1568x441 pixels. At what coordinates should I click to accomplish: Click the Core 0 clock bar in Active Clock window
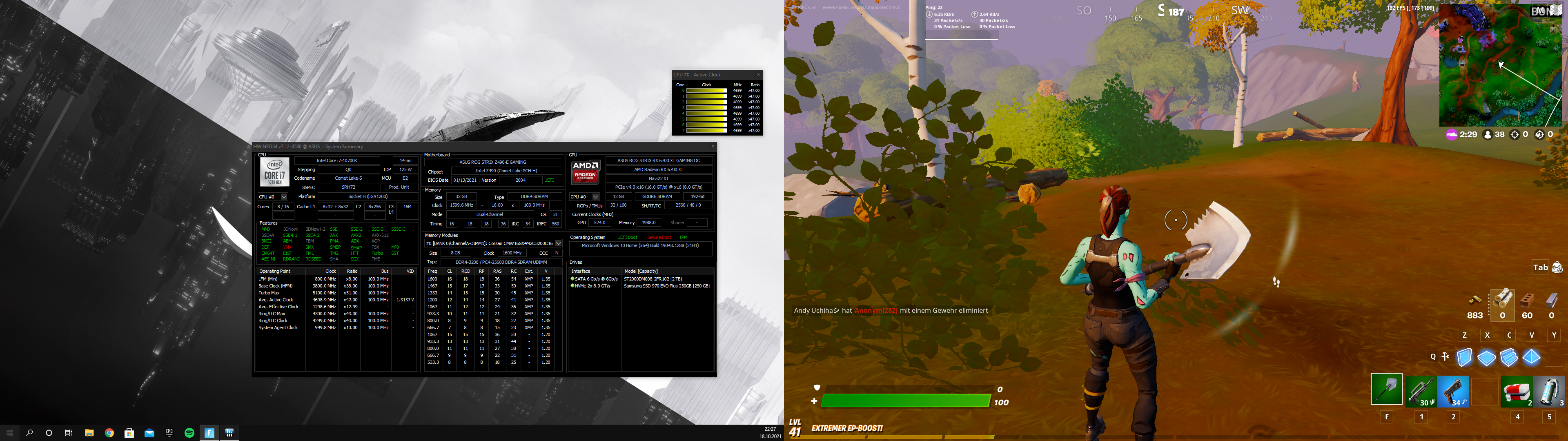pyautogui.click(x=706, y=90)
